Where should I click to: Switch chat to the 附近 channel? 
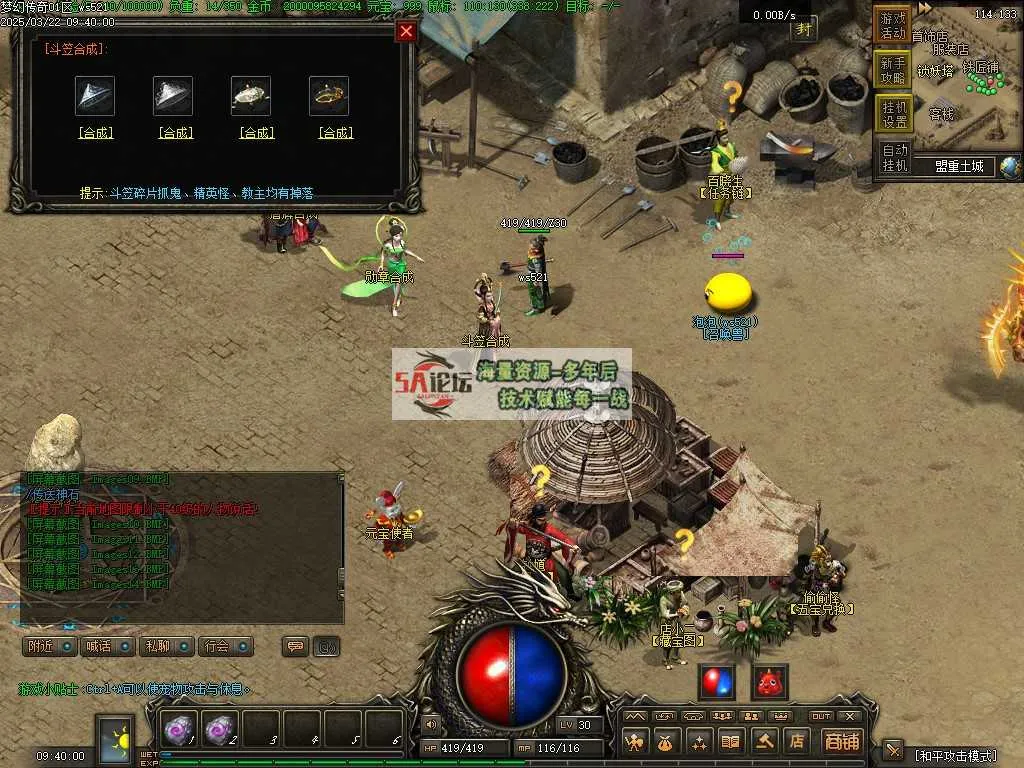(x=50, y=646)
